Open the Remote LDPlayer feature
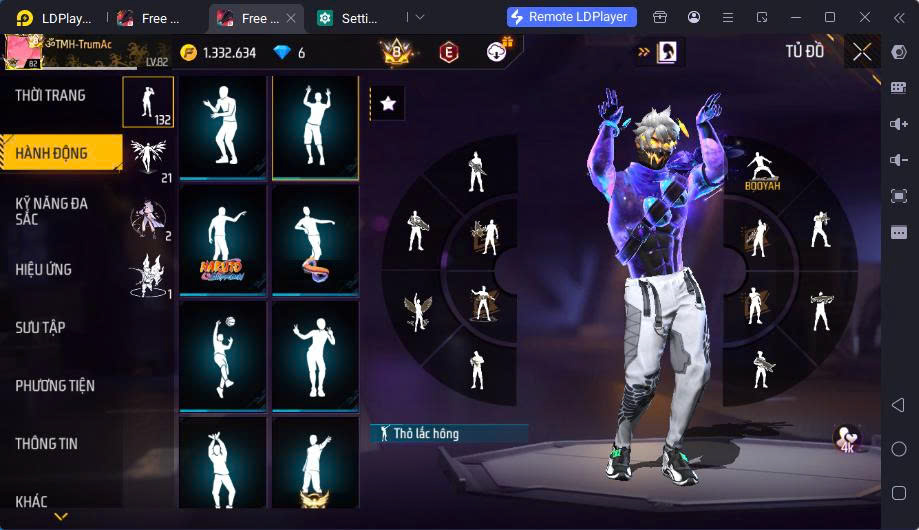The width and height of the screenshot is (919, 530). point(571,17)
